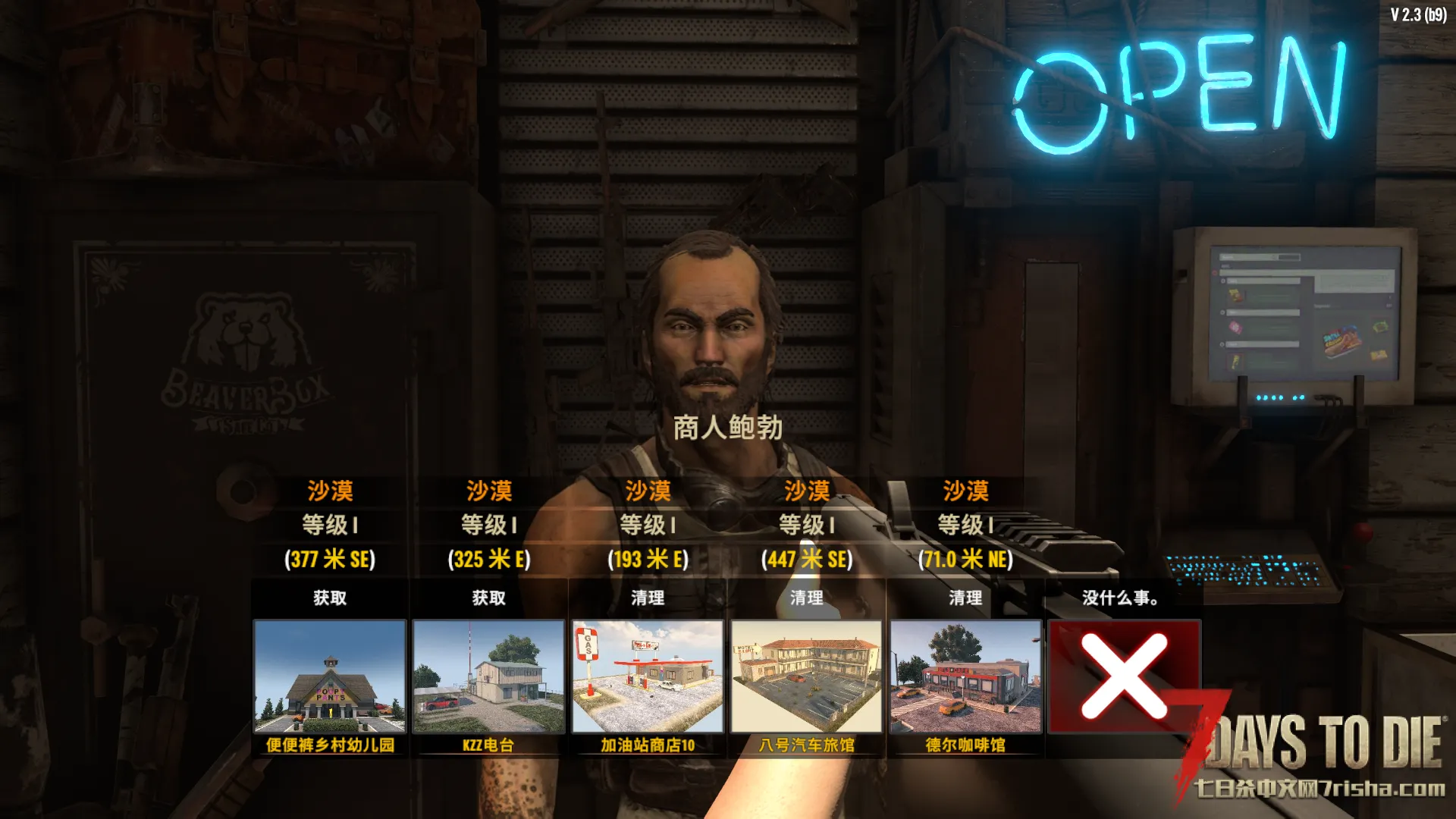Decline with the red X 没什么事 option
Viewport: 1456px width, 819px height.
[x=1124, y=676]
